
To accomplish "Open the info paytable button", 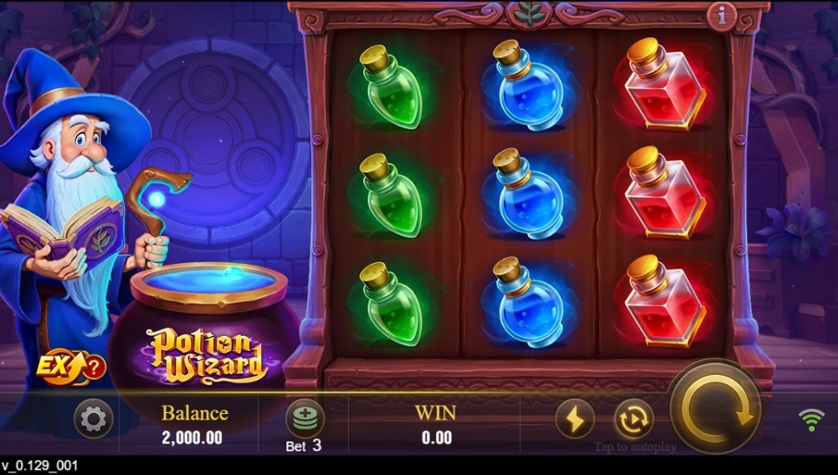I will point(721,15).
